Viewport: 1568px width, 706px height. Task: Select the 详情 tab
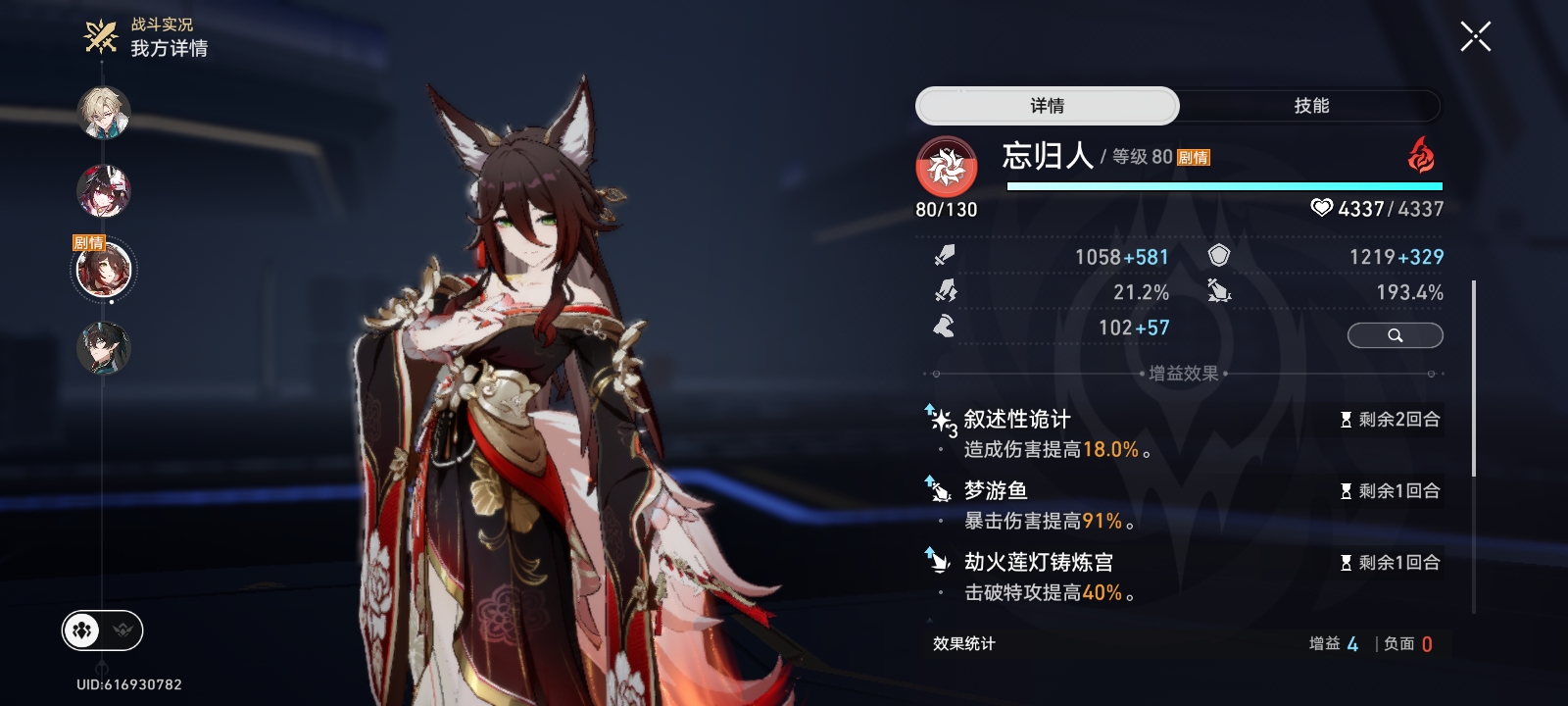pos(1047,106)
